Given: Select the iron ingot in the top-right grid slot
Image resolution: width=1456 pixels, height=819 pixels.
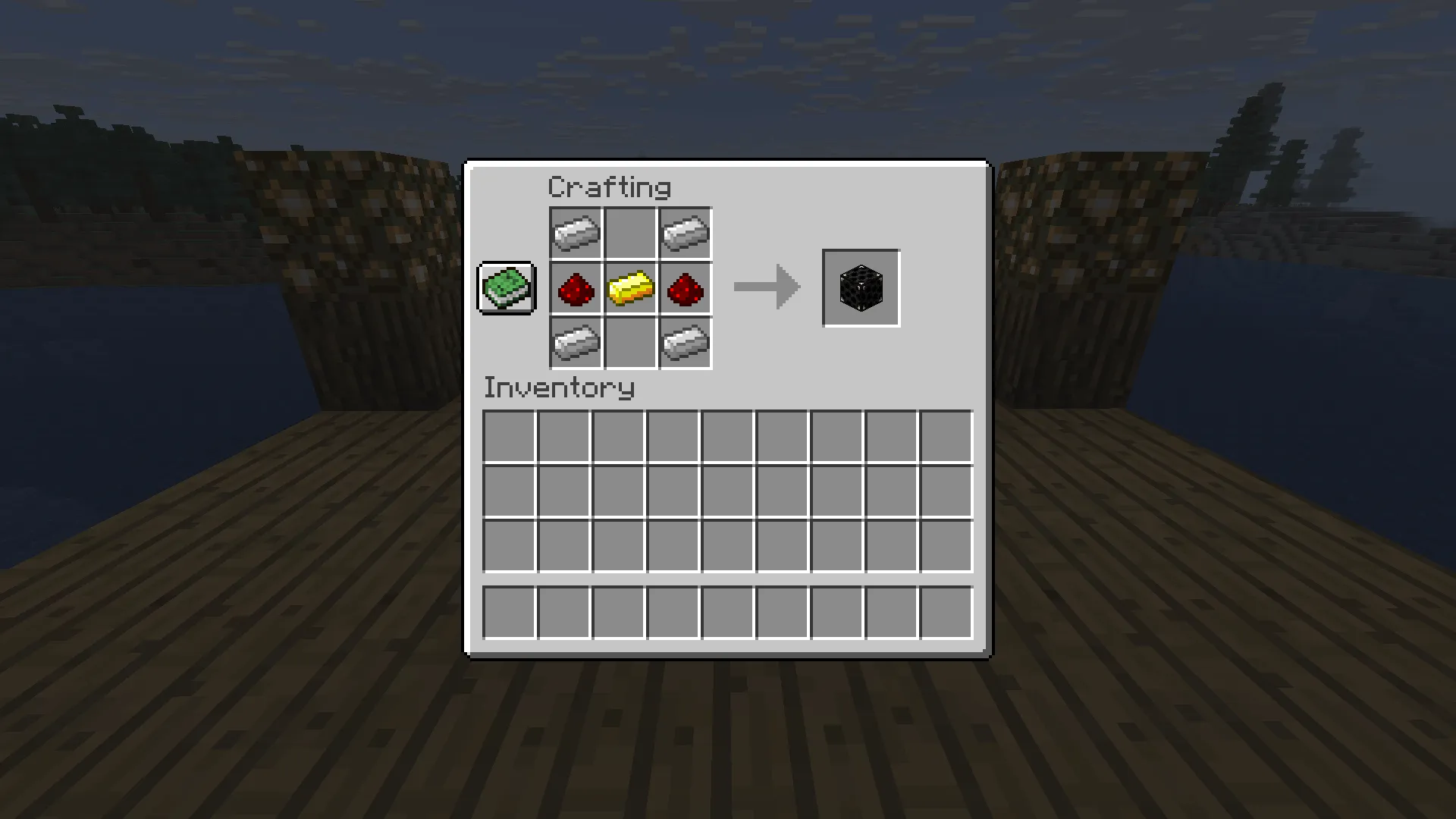Looking at the screenshot, I should pos(685,233).
